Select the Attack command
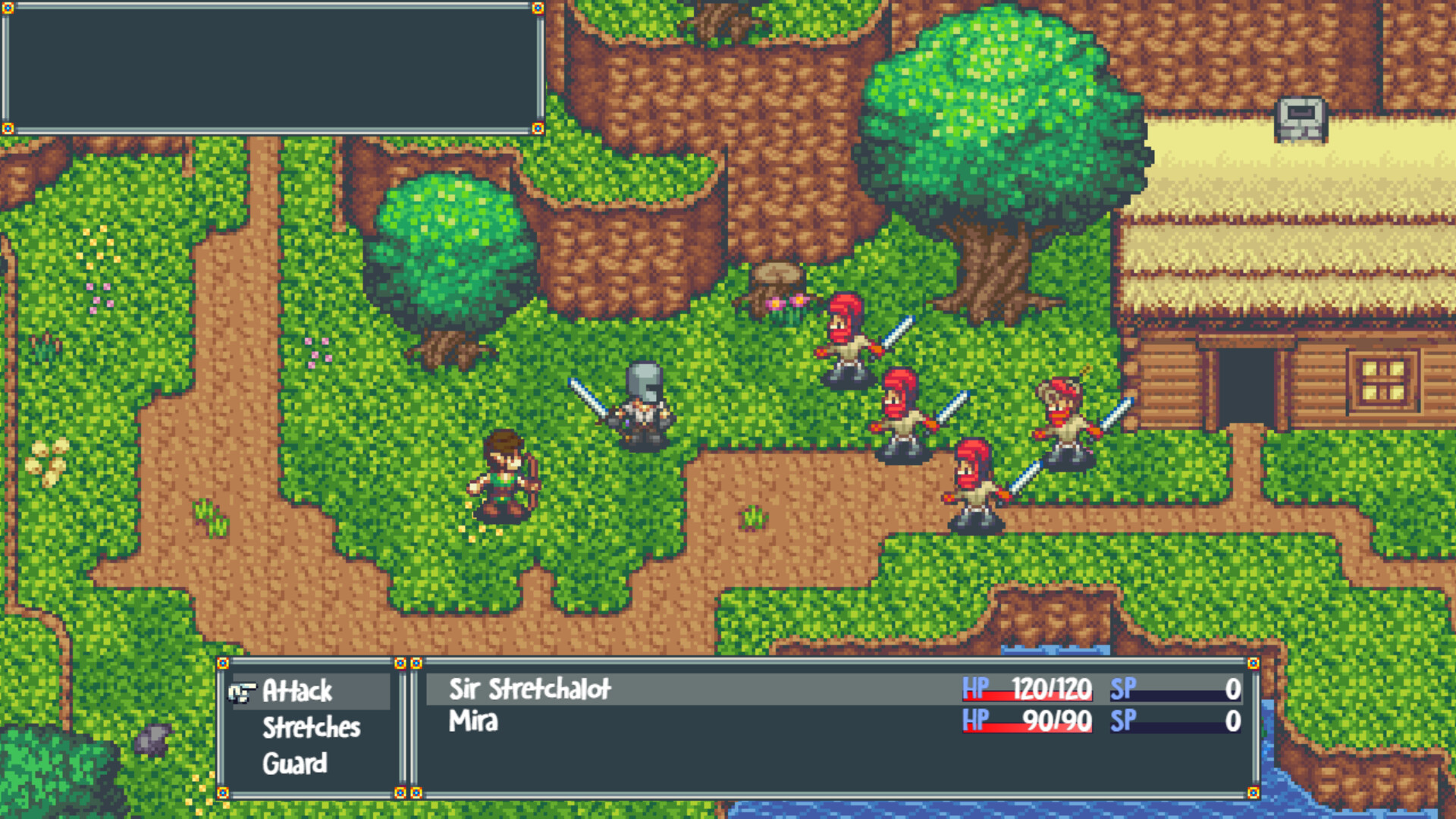The height and width of the screenshot is (819, 1456). click(x=299, y=690)
